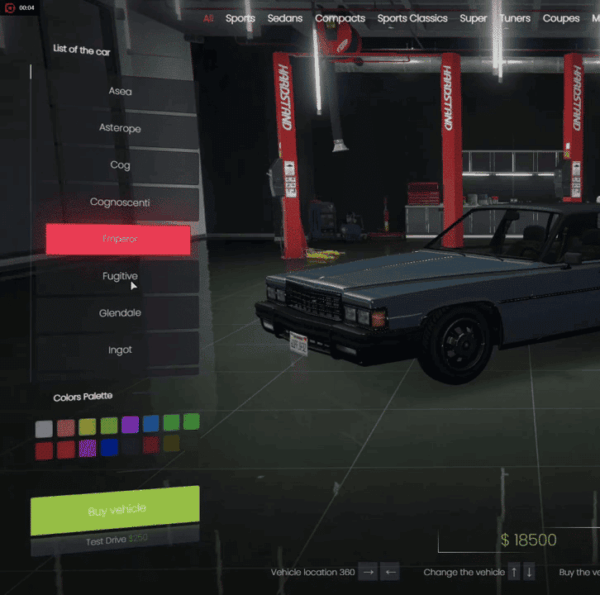Screen dimensions: 600x595
Task: Select the Sports Classics tab
Action: point(412,18)
